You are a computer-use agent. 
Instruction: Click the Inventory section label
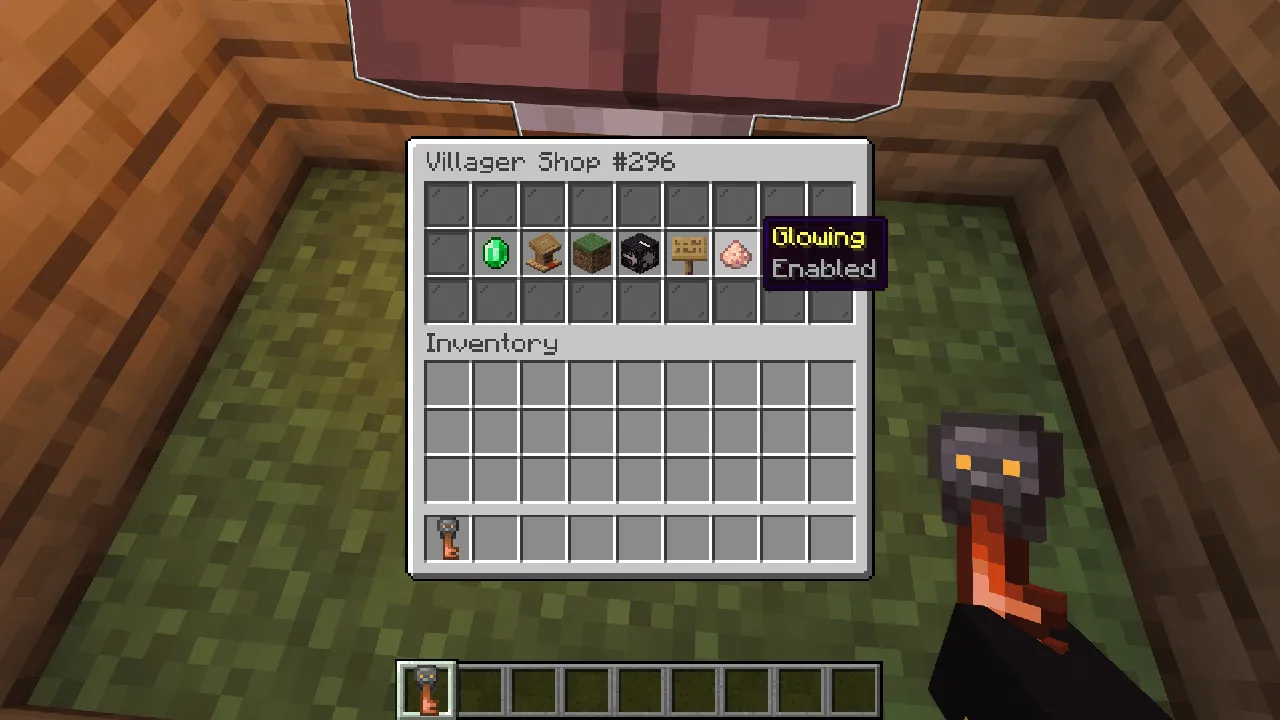click(491, 343)
